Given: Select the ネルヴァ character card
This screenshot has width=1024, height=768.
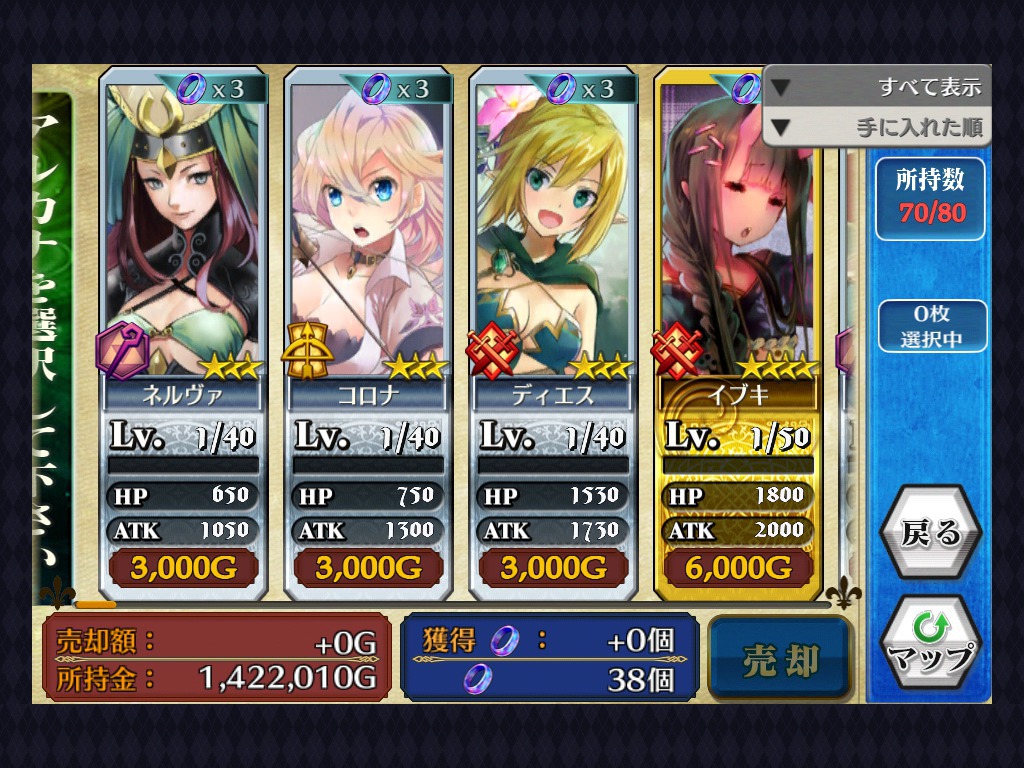Looking at the screenshot, I should tap(183, 330).
